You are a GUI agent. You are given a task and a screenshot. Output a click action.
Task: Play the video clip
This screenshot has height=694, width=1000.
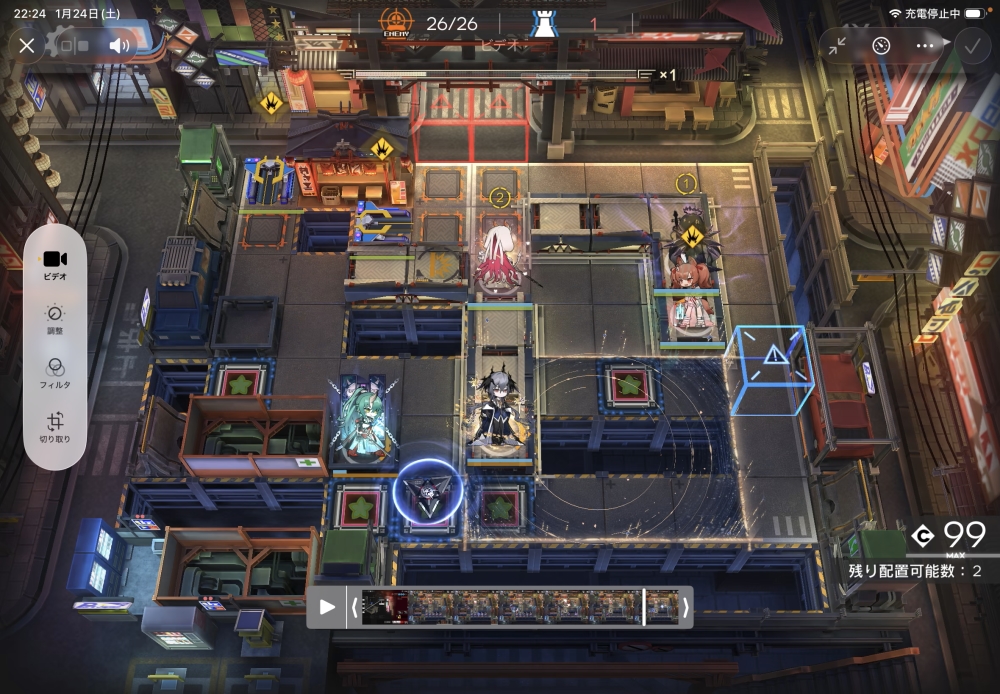click(x=327, y=607)
